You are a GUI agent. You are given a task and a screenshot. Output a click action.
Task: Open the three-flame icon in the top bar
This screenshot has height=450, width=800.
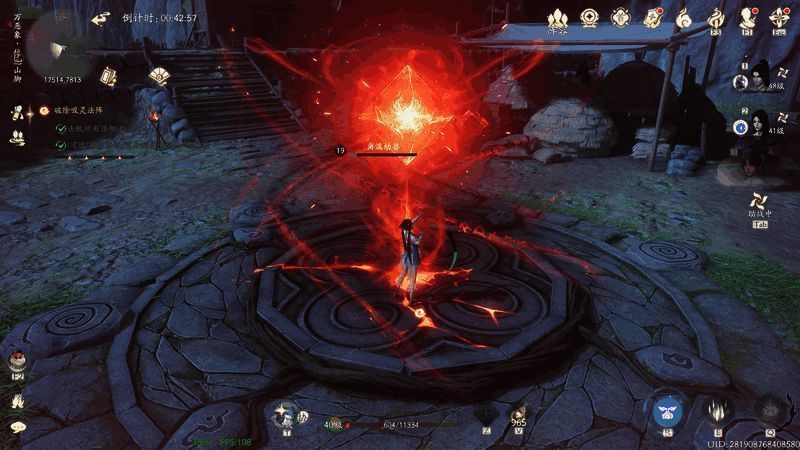[x=558, y=18]
